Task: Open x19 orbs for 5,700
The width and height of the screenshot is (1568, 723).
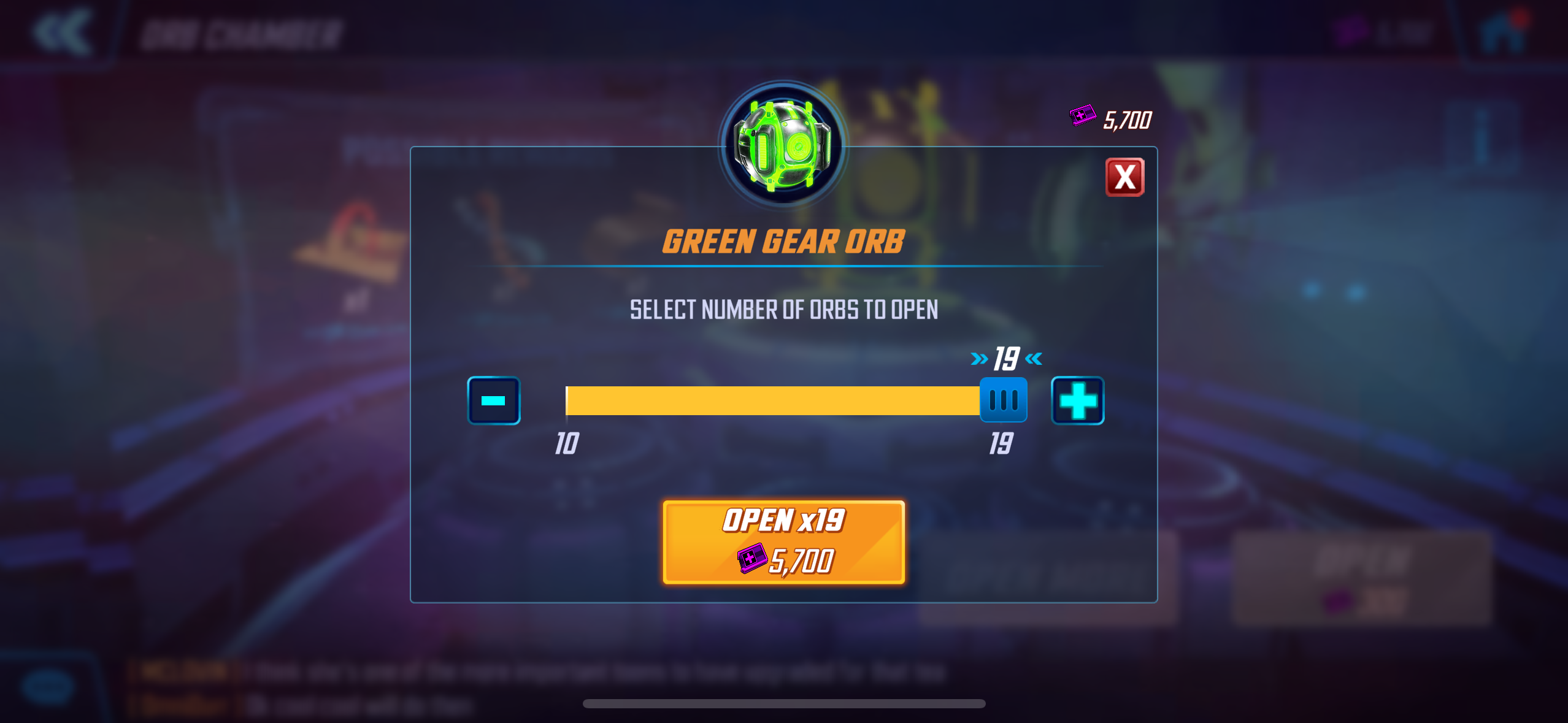Action: pyautogui.click(x=783, y=542)
